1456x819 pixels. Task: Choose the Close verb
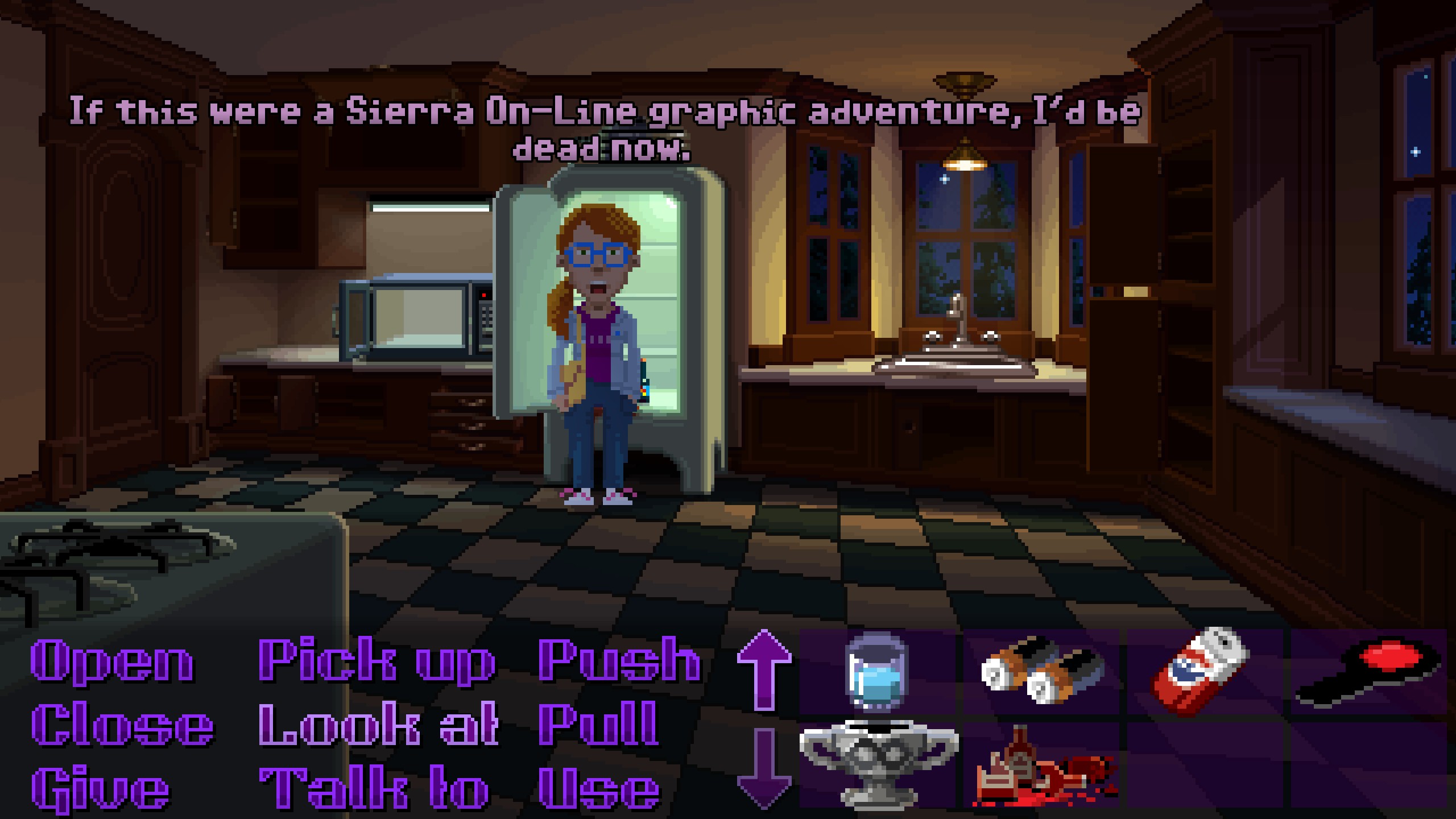[122, 725]
